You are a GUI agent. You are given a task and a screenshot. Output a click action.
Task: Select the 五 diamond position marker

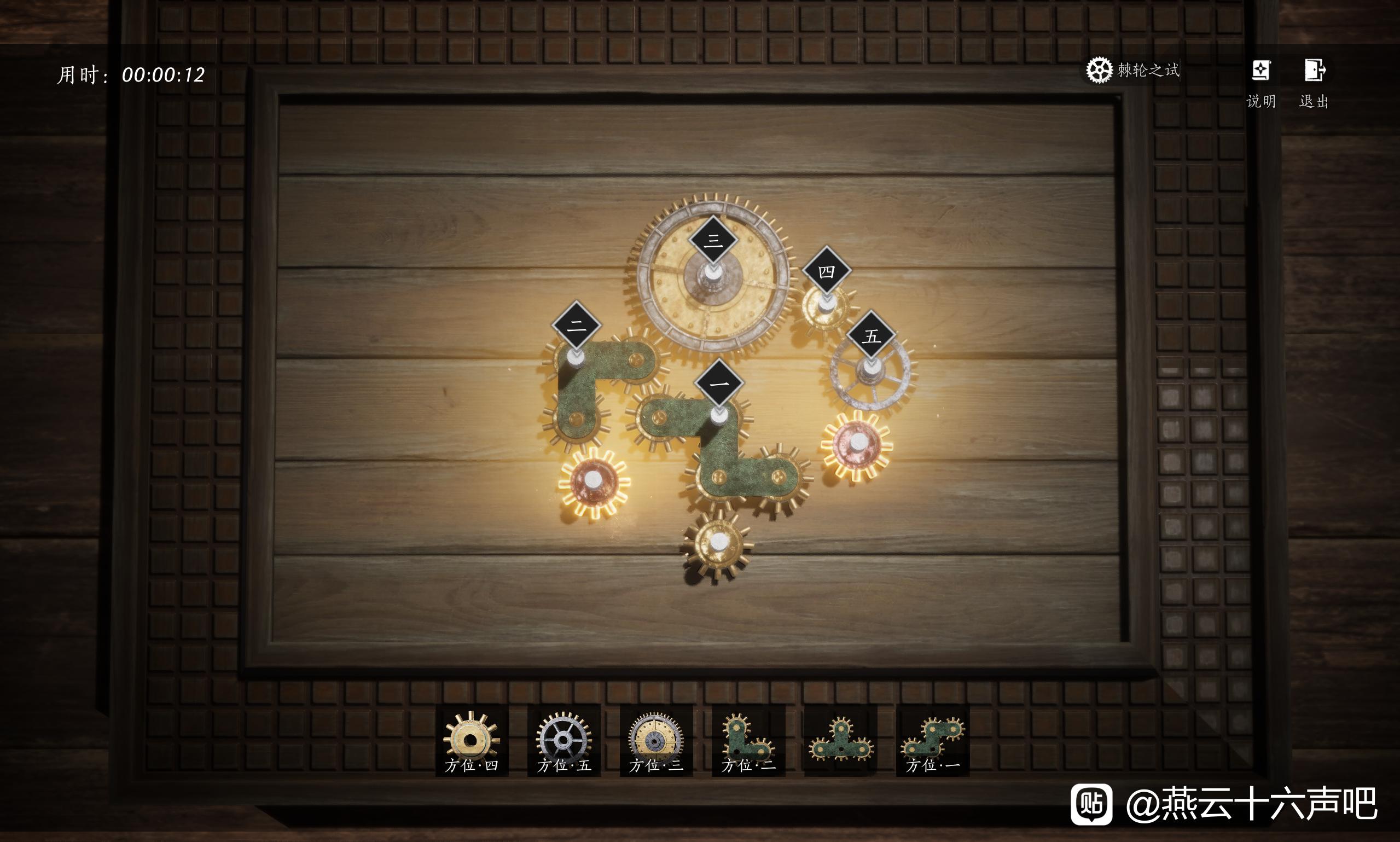872,335
